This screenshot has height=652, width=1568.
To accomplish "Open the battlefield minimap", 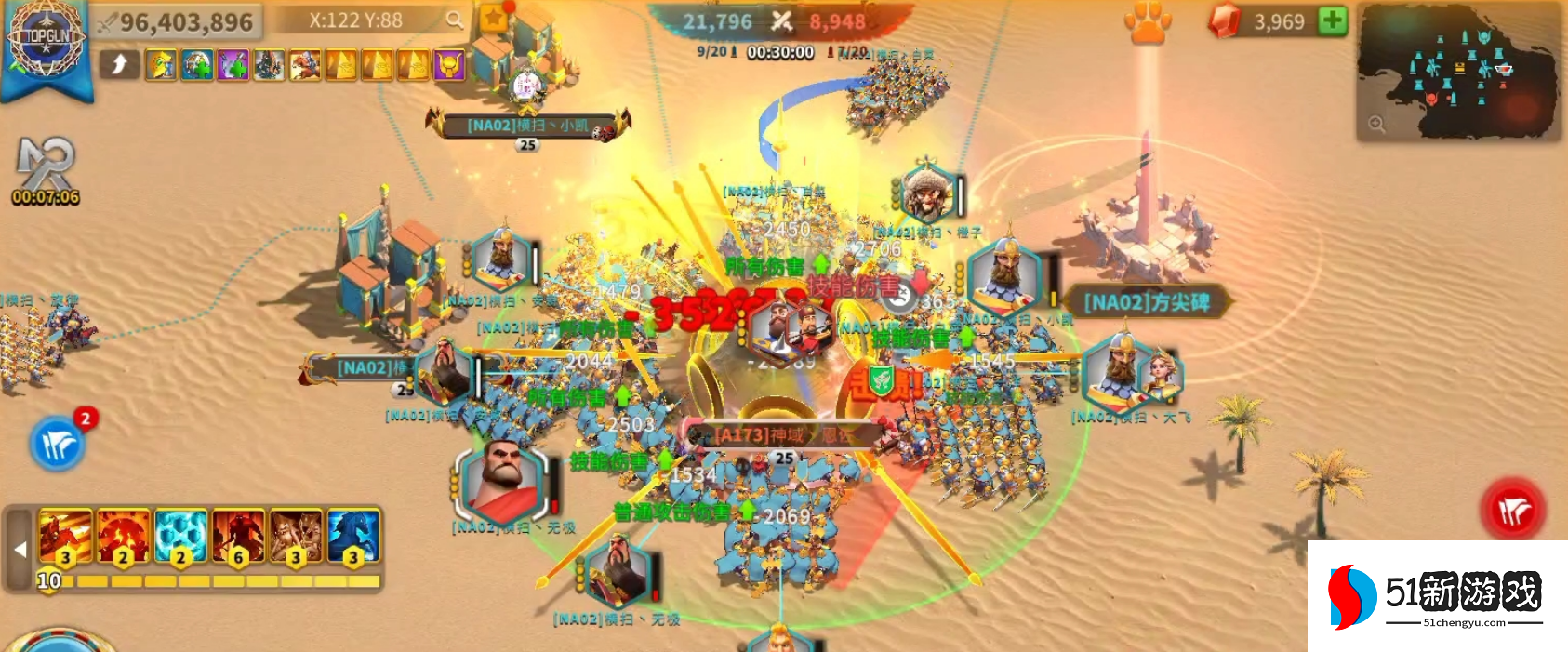I will click(x=1457, y=71).
